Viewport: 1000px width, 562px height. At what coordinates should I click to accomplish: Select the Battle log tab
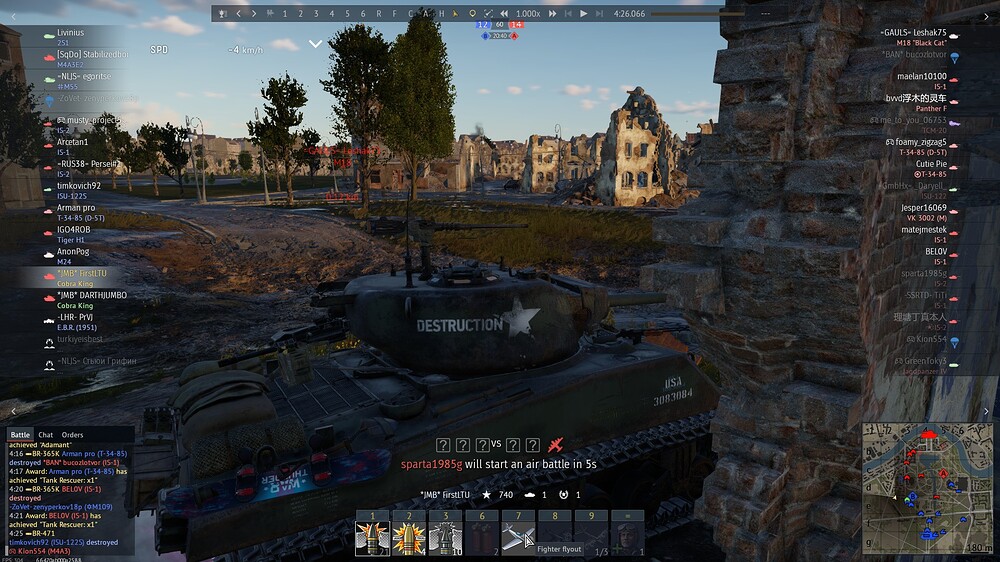click(20, 435)
